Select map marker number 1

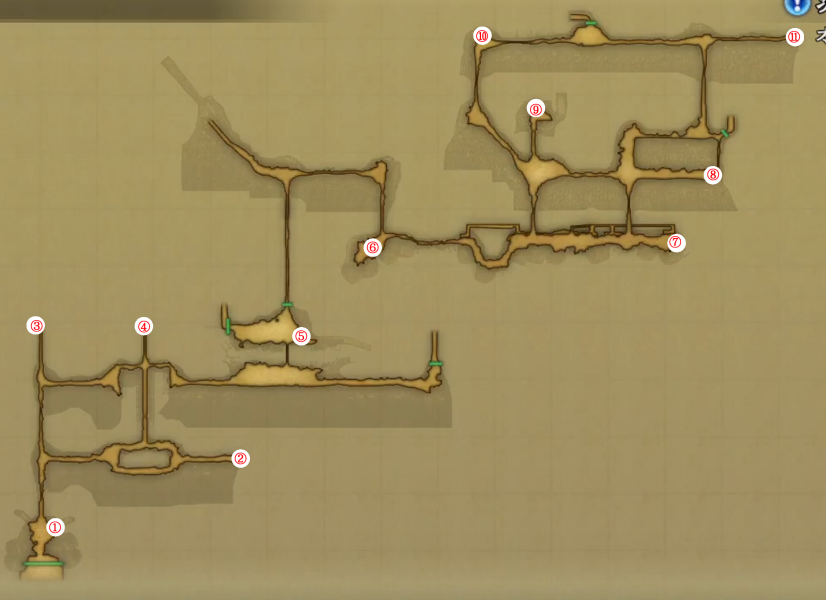[55, 527]
